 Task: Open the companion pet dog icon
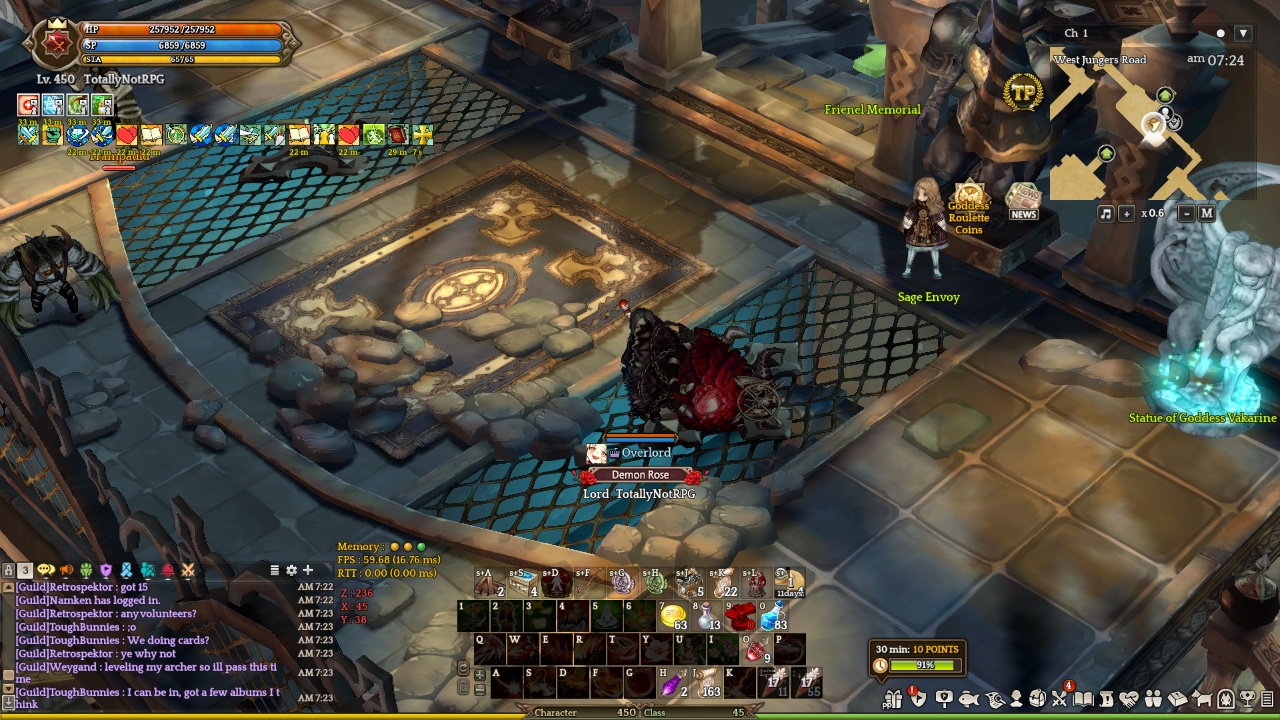1203,699
